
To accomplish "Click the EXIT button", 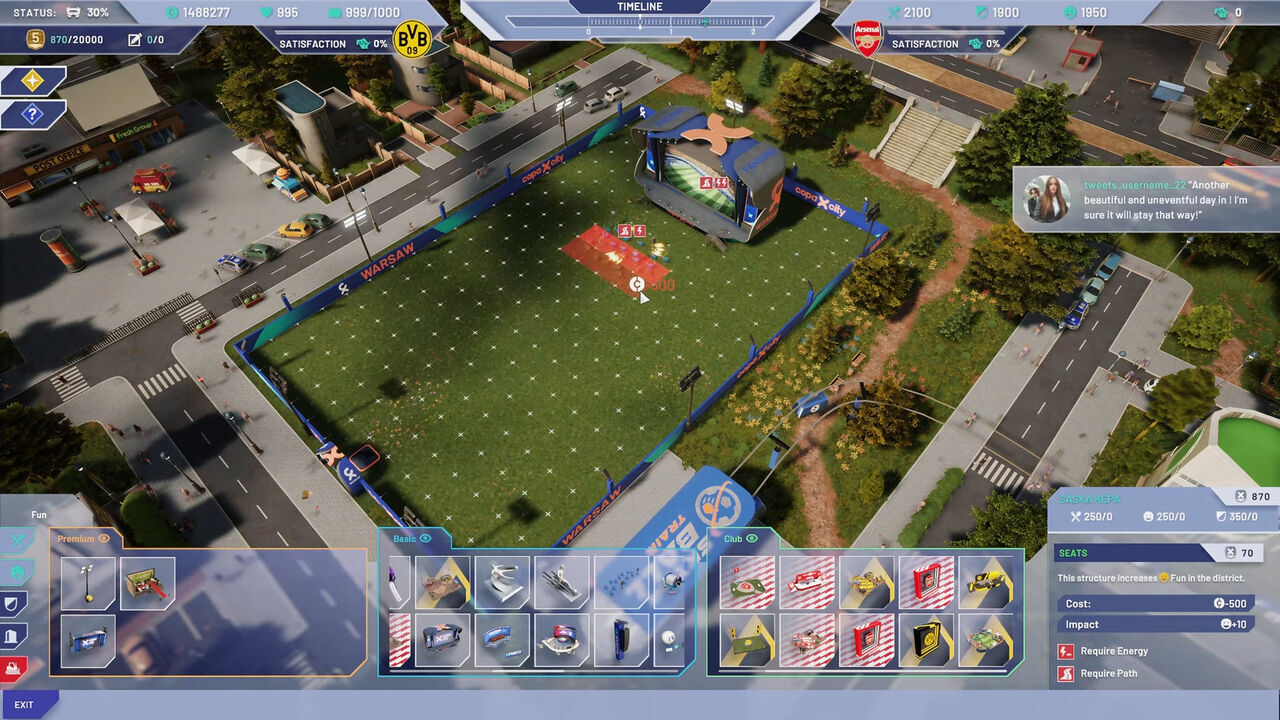I will [25, 705].
